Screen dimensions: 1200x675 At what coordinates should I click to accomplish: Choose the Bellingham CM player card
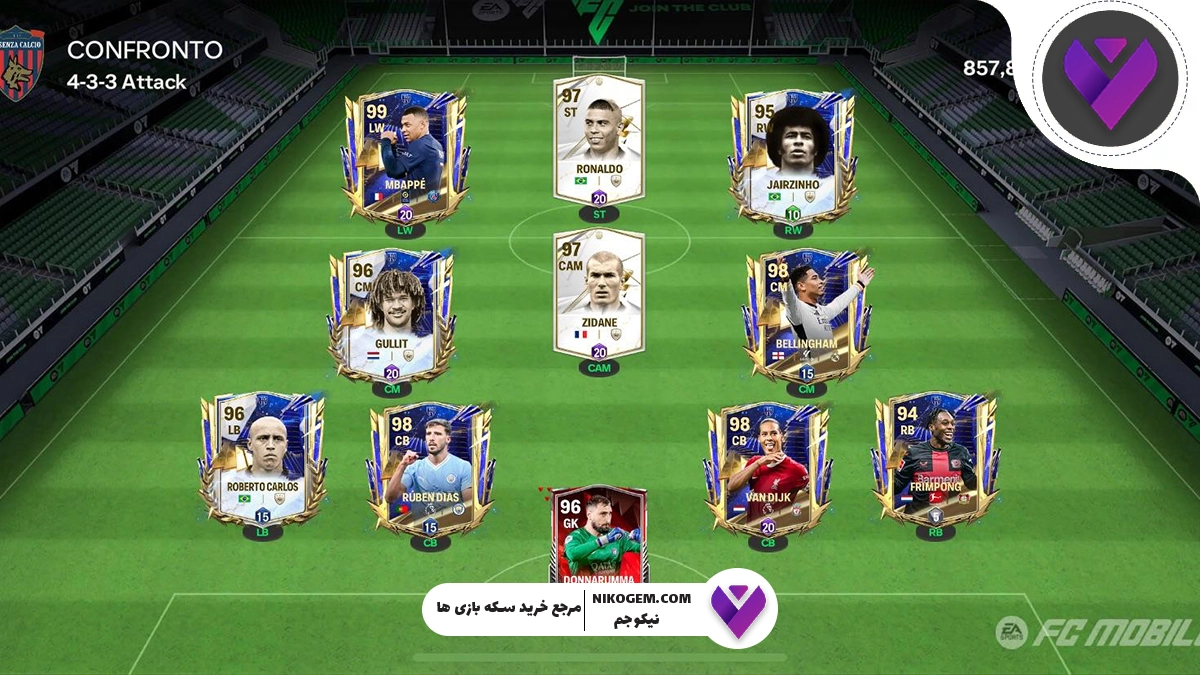pos(806,314)
